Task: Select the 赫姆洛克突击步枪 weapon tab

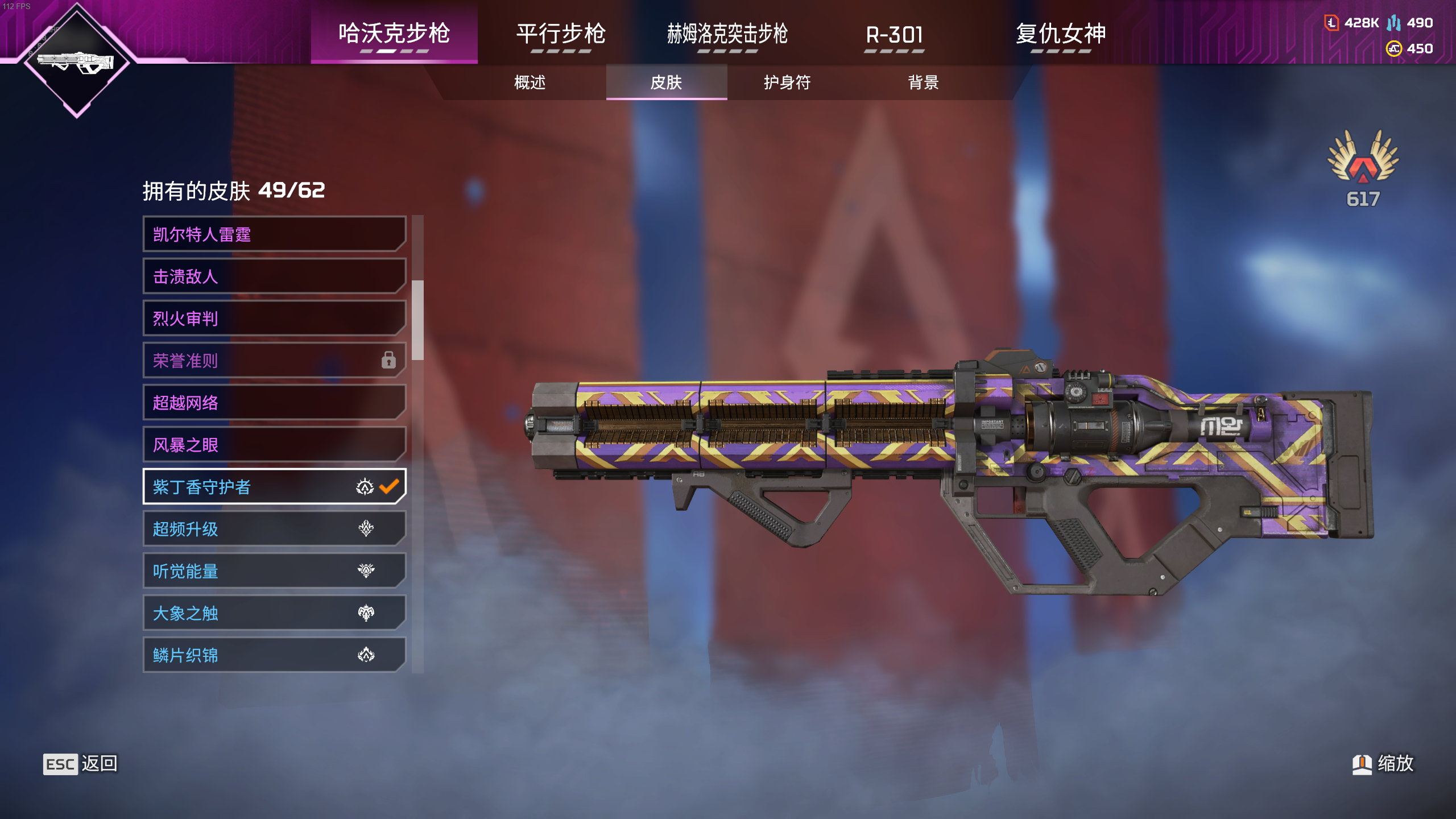Action: (727, 34)
